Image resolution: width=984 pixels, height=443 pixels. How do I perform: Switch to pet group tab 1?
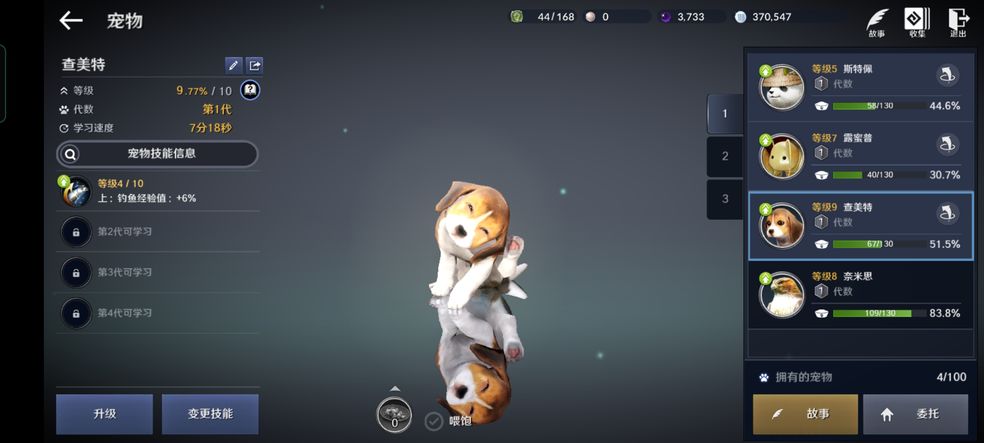coord(725,114)
